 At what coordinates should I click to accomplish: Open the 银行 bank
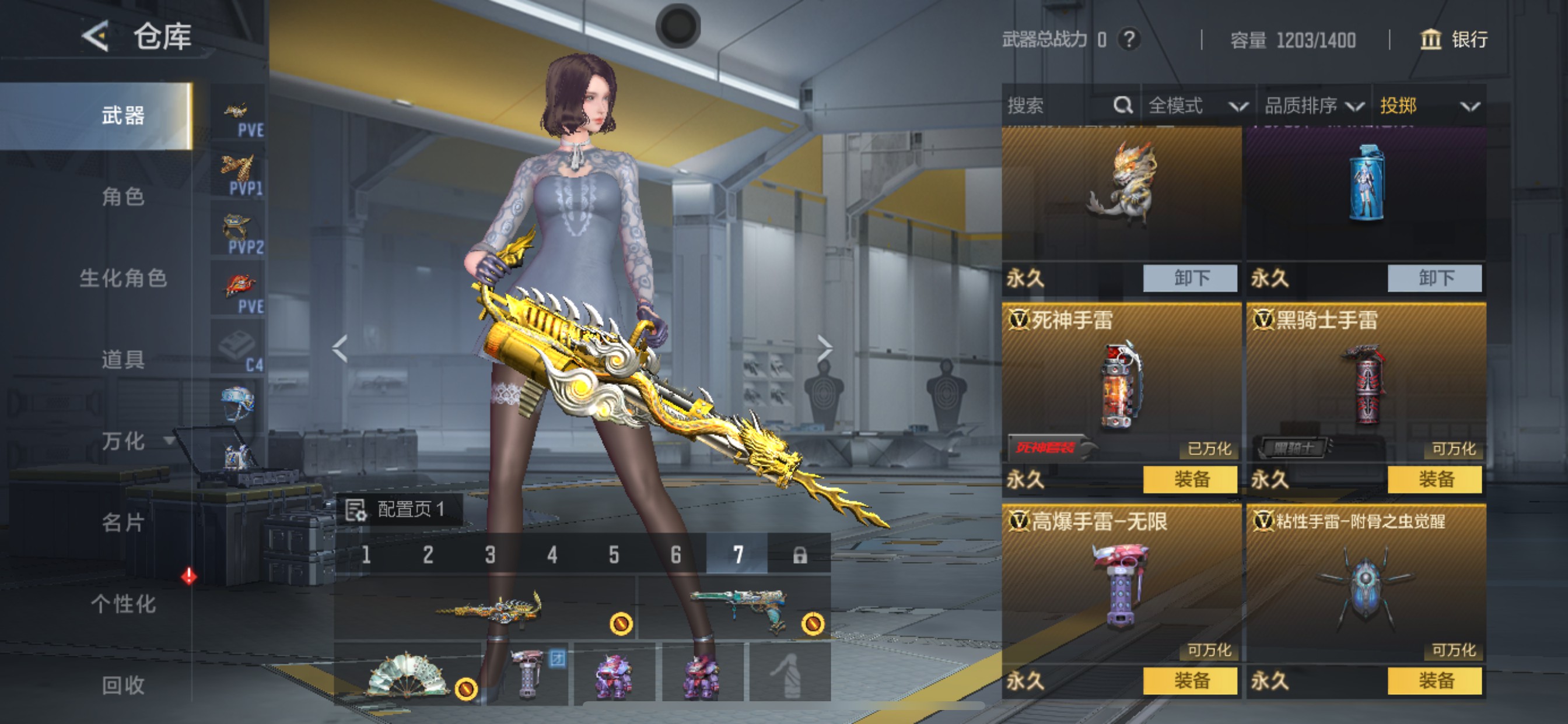(1454, 40)
